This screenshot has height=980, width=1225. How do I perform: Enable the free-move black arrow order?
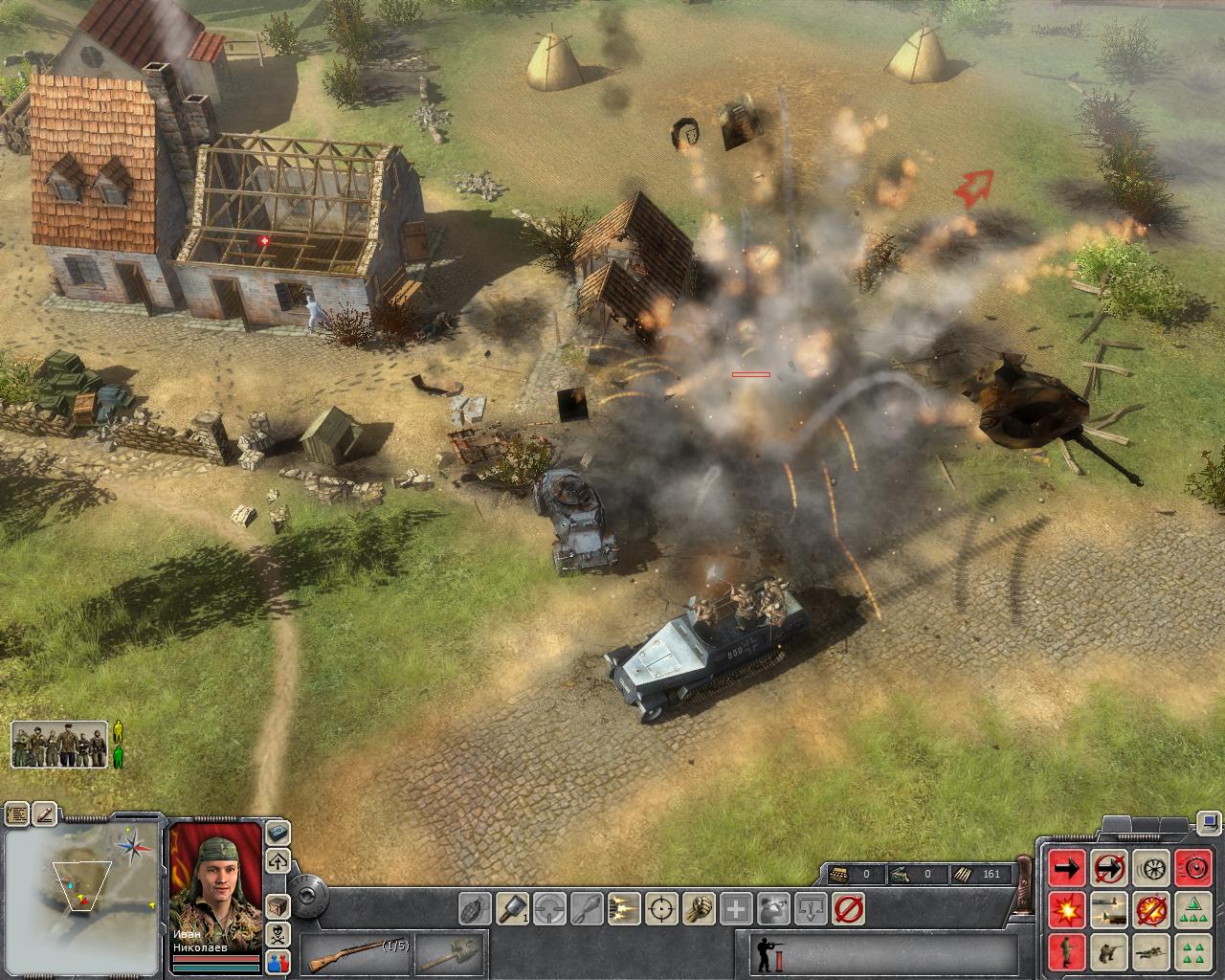tap(1066, 868)
